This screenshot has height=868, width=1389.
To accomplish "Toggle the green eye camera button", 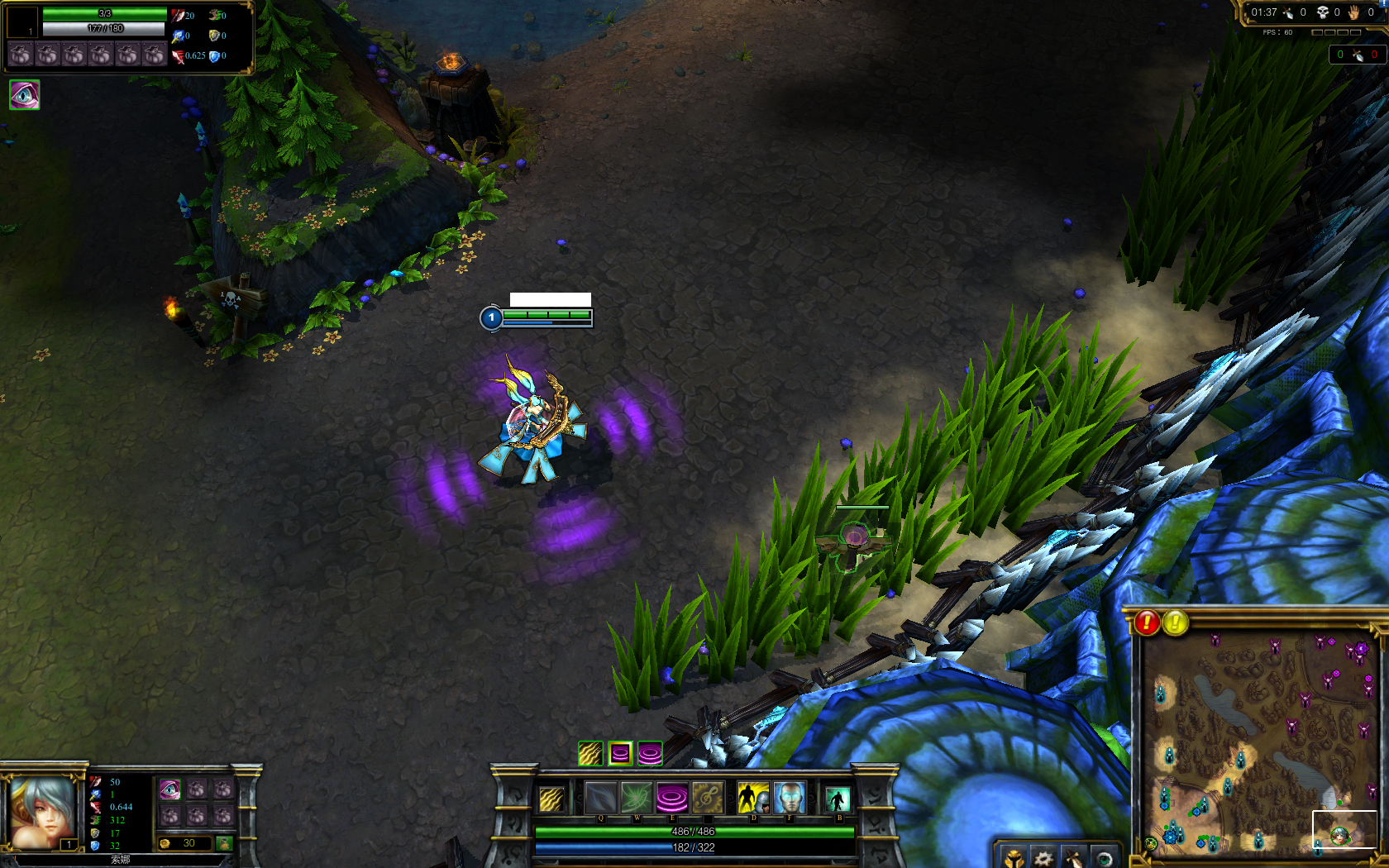I will (1103, 858).
